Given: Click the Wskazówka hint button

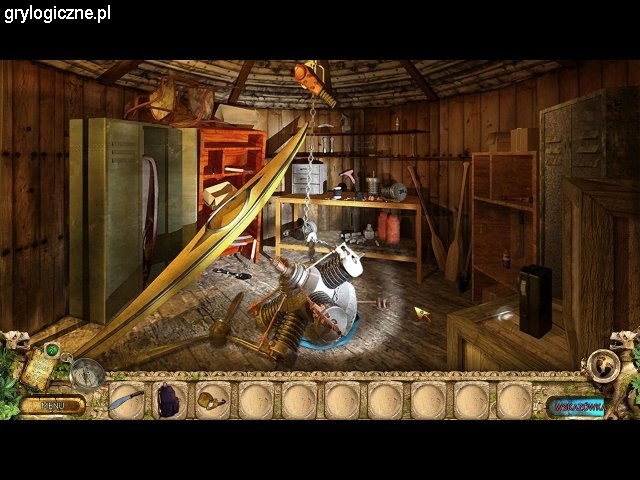Looking at the screenshot, I should click(577, 407).
